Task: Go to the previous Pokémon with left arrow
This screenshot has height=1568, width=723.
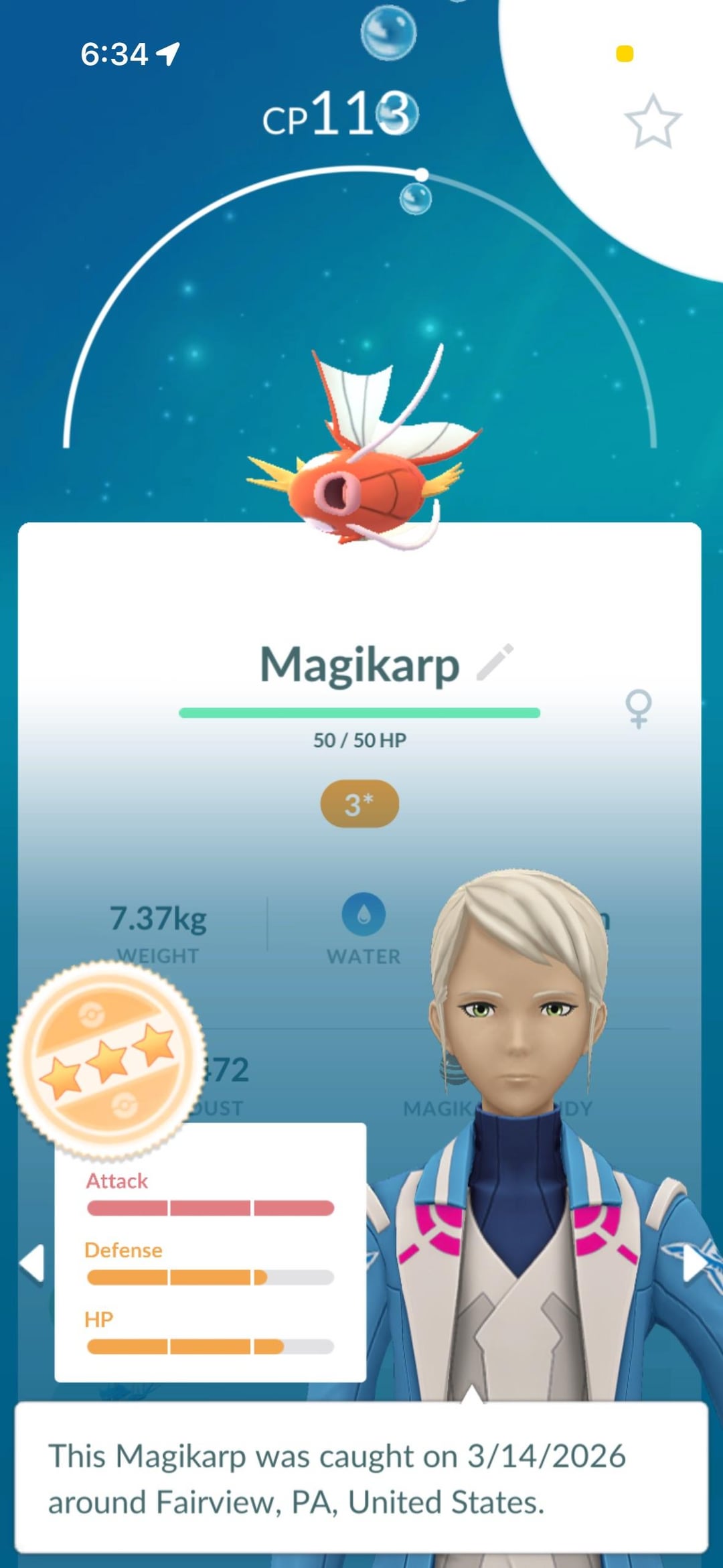Action: 32,1264
